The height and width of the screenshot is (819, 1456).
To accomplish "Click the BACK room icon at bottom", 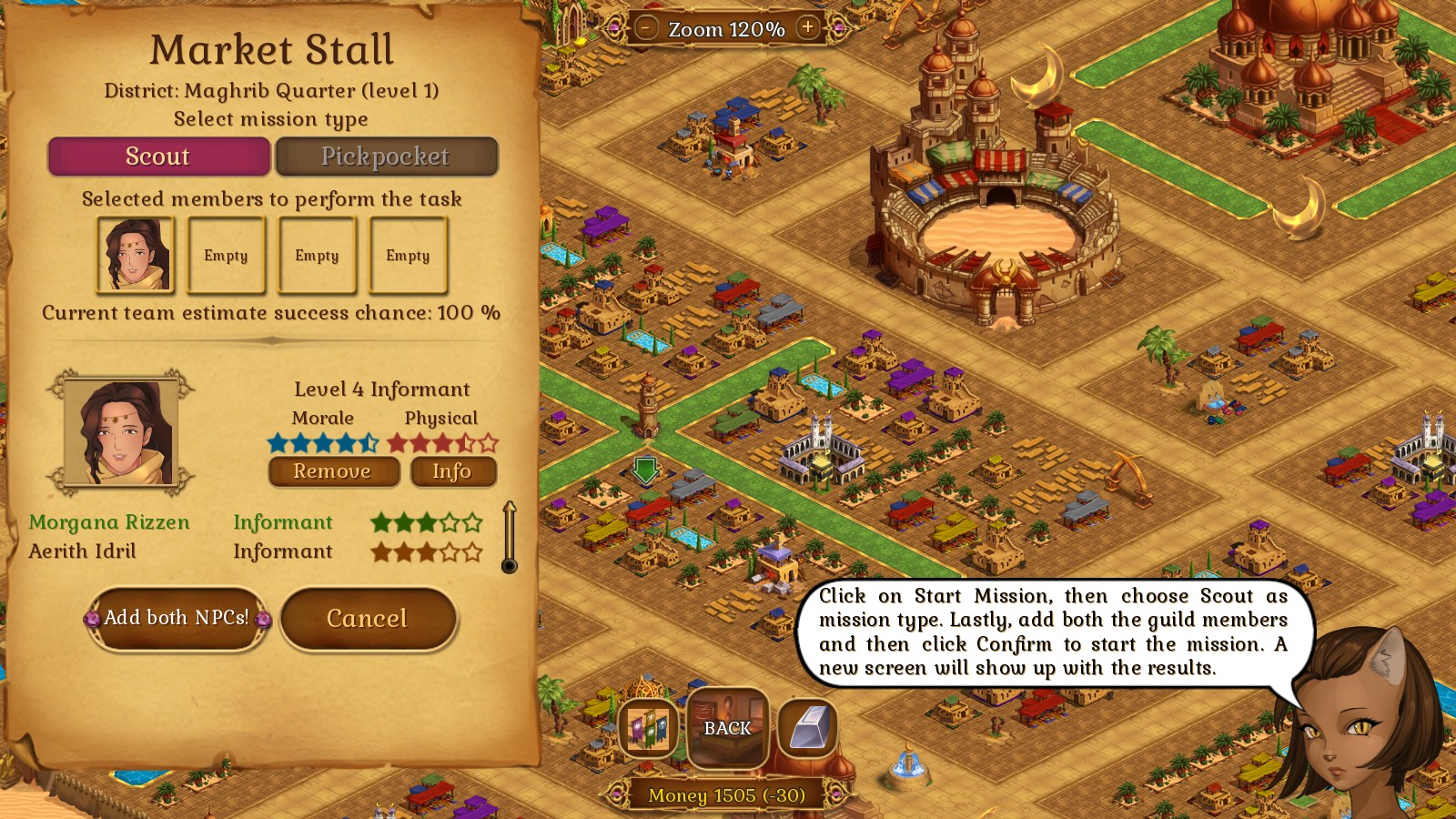I will click(727, 728).
